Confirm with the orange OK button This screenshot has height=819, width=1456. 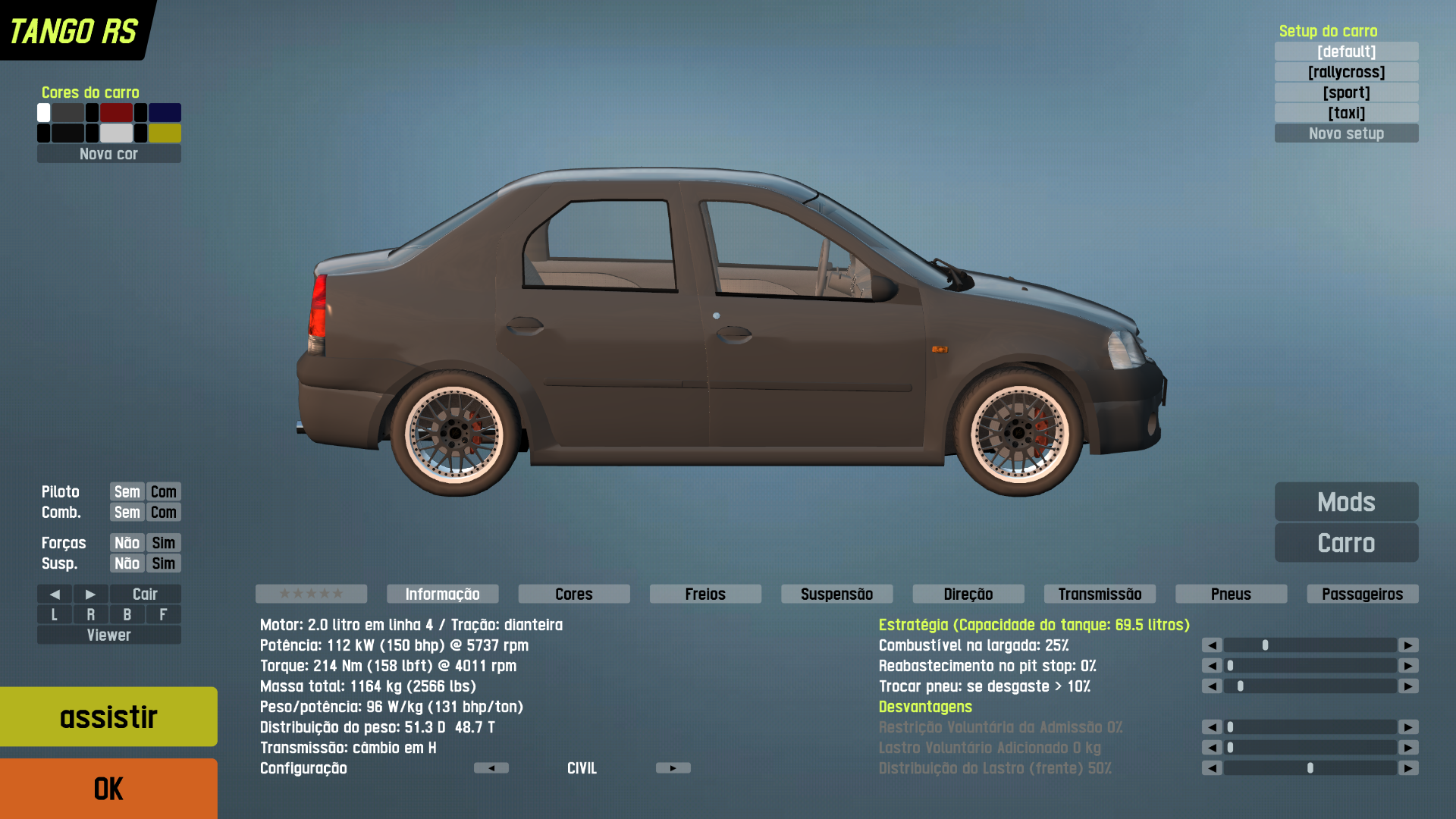[108, 789]
